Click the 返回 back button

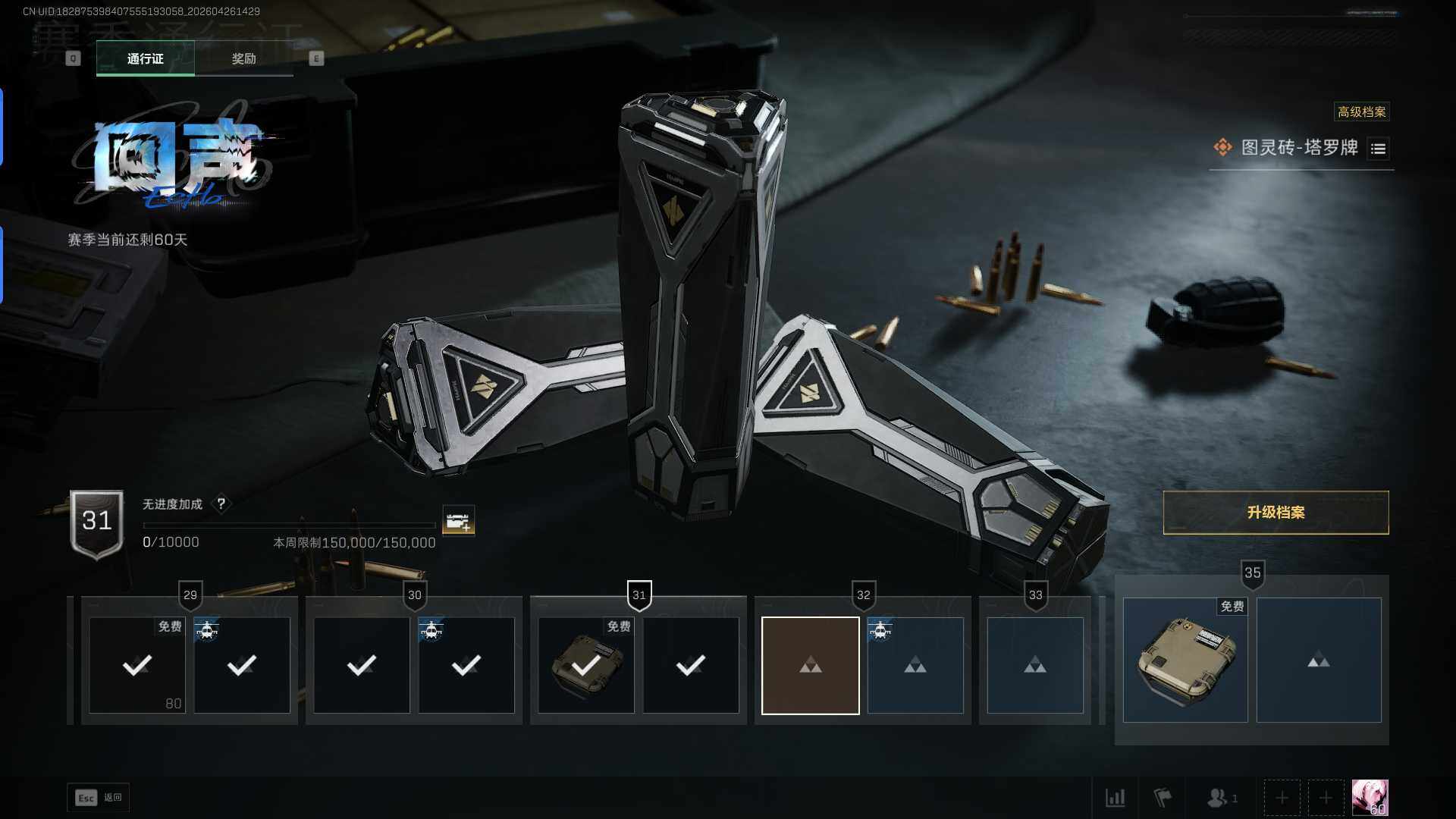99,797
